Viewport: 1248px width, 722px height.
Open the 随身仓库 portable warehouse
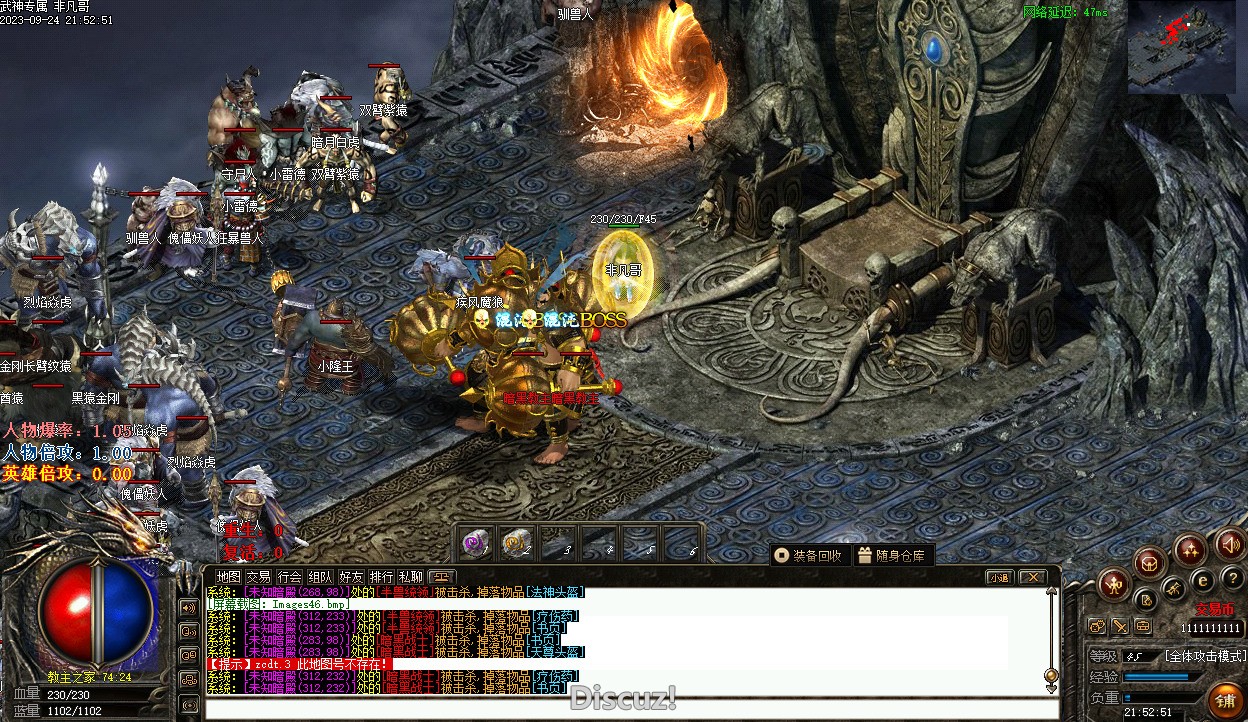893,555
